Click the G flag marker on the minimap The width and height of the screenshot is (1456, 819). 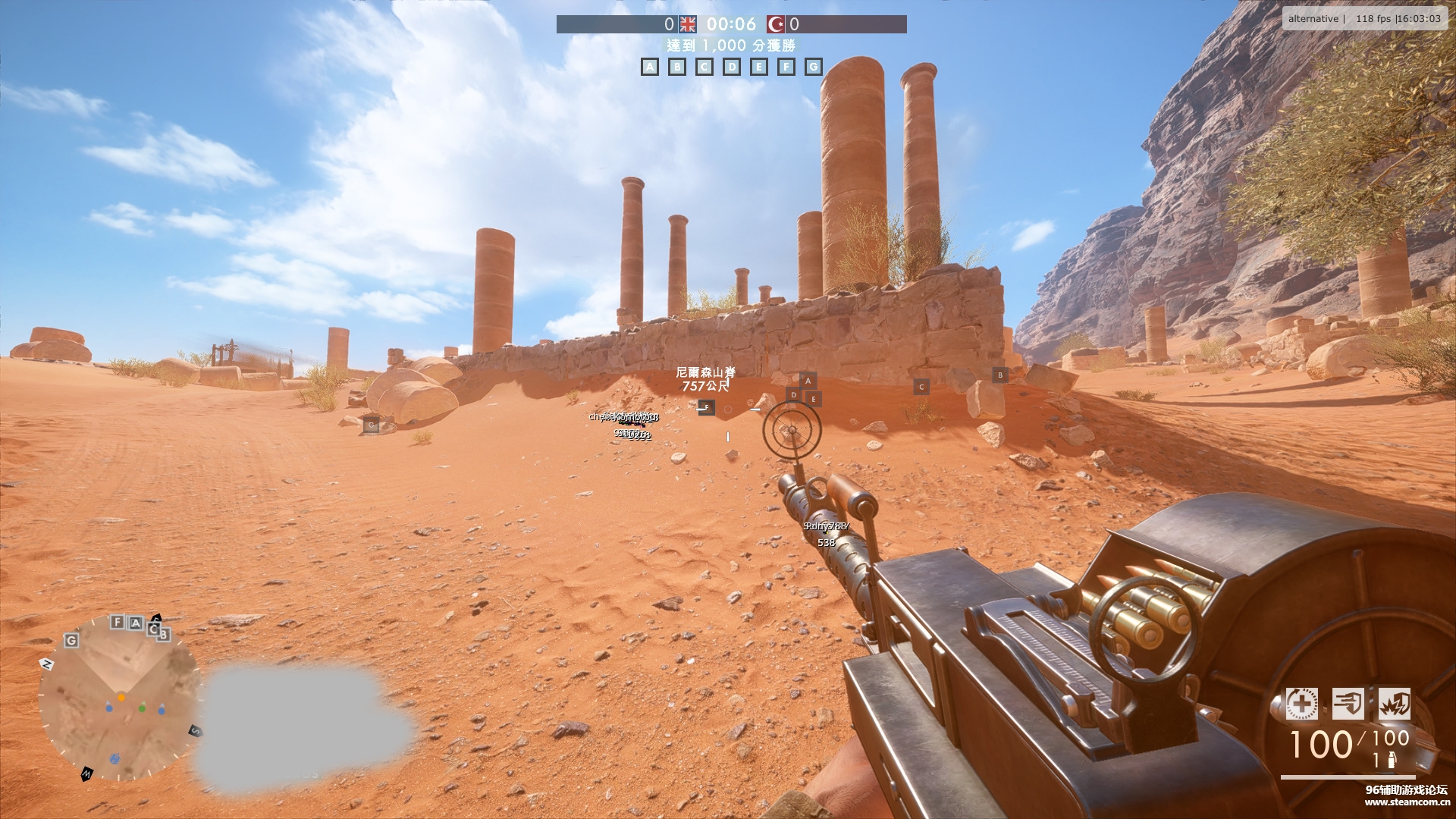pyautogui.click(x=71, y=641)
